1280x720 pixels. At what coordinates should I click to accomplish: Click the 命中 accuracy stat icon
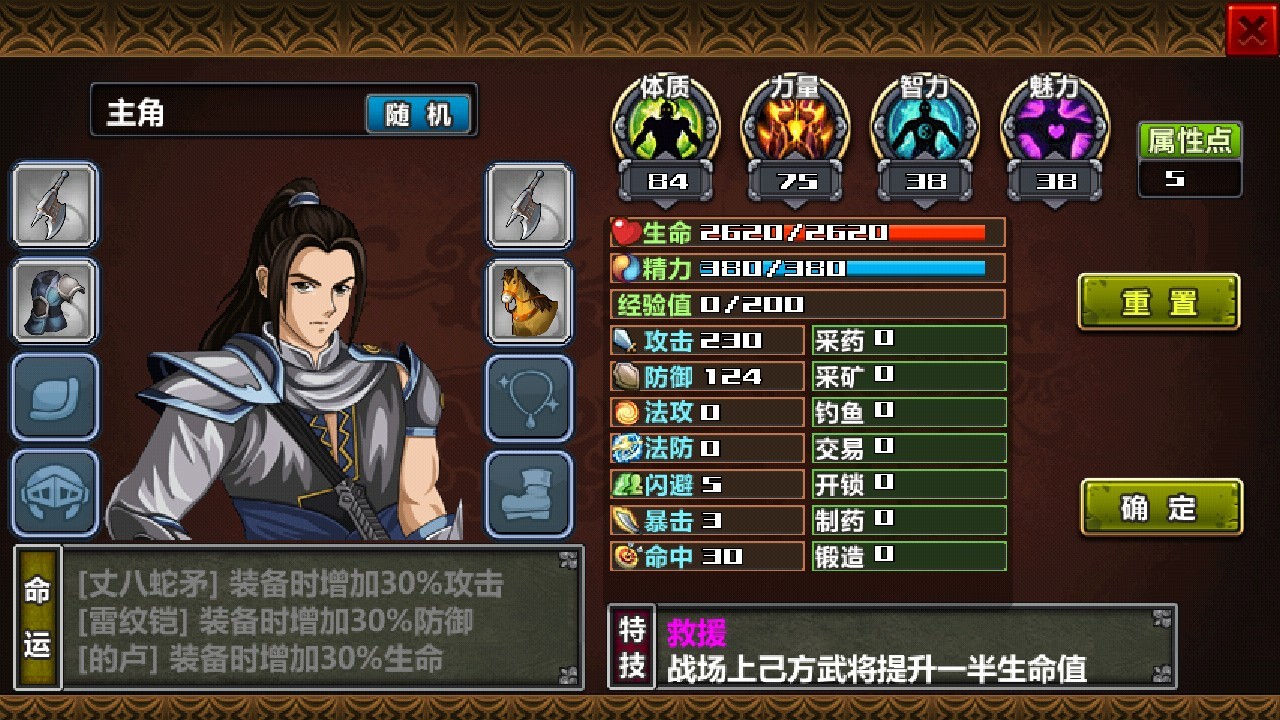coord(627,556)
